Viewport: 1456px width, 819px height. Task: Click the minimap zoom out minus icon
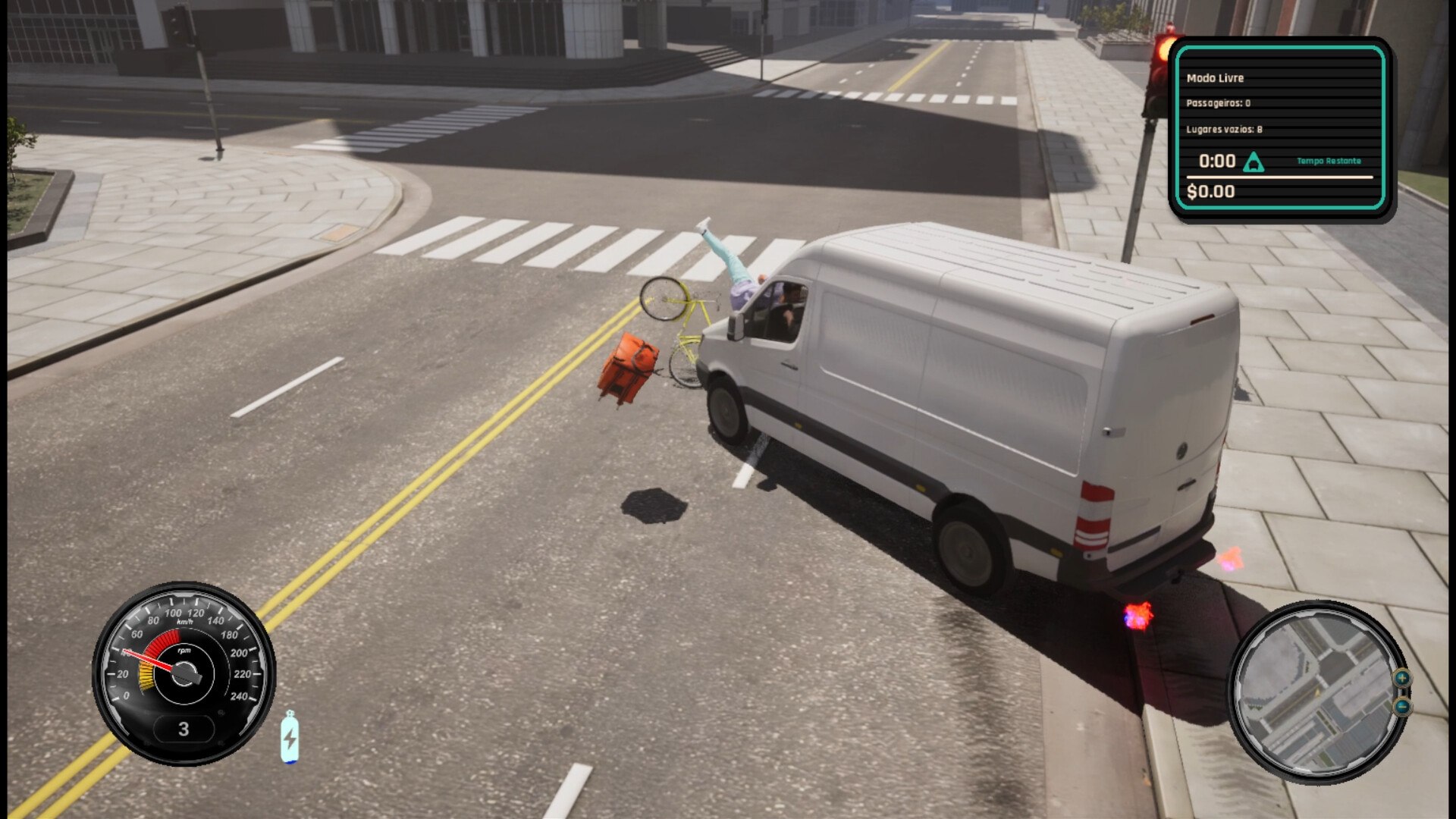[1402, 707]
